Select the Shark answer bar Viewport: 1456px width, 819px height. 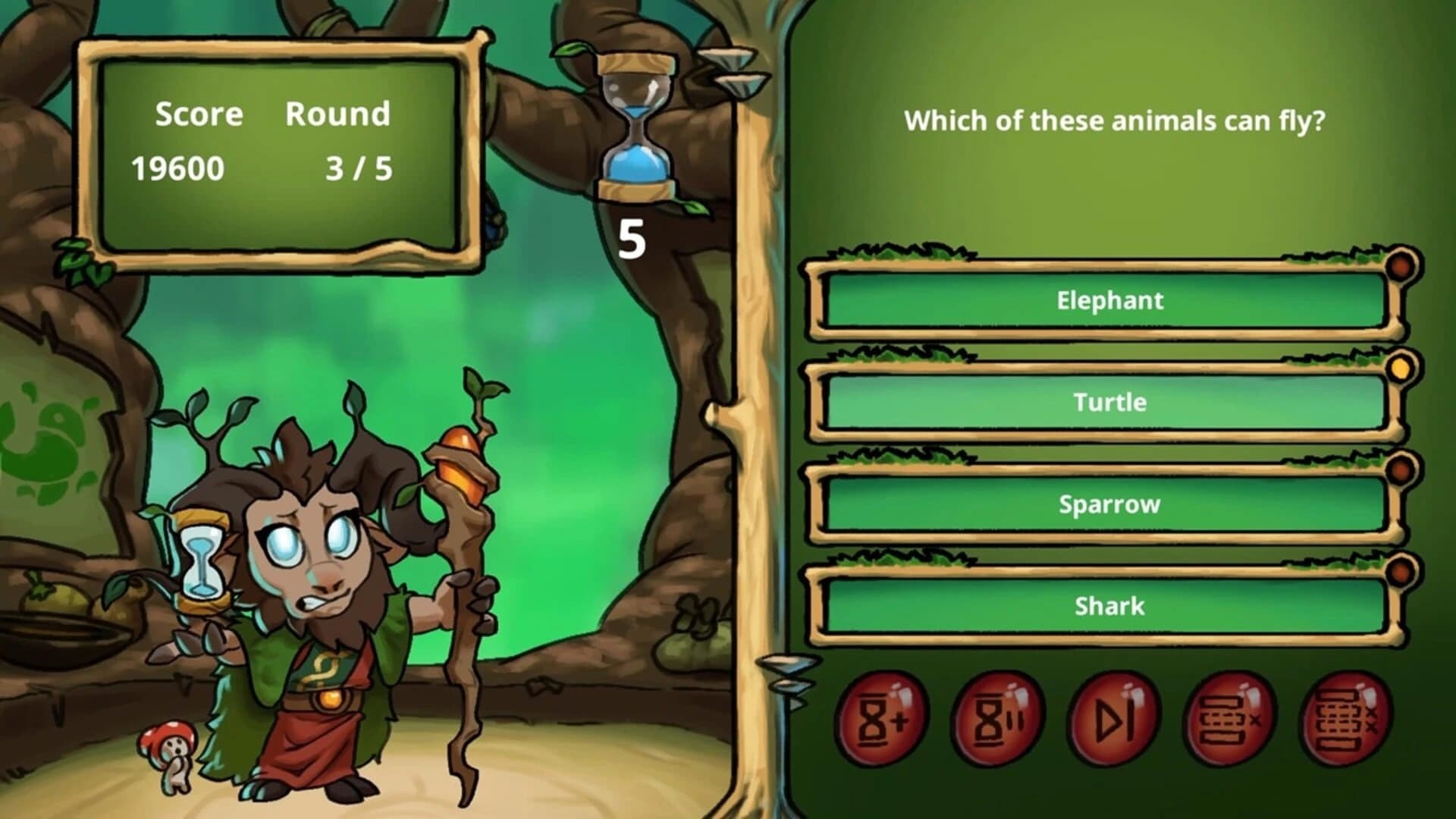(x=1107, y=605)
